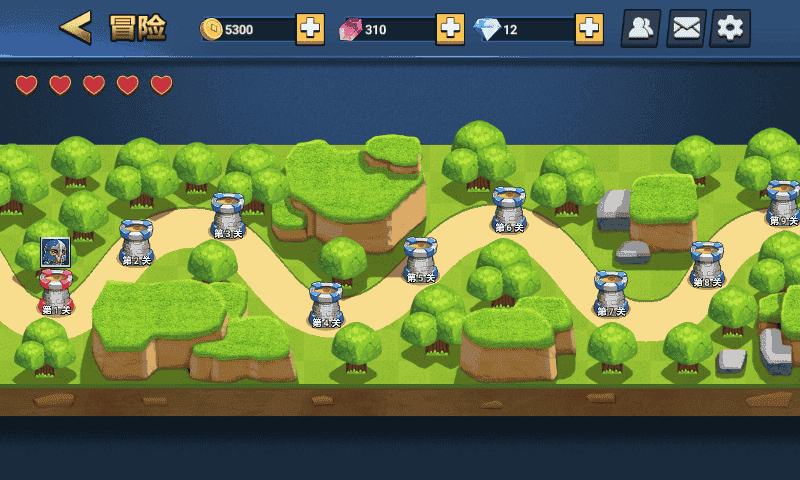Image resolution: width=800 pixels, height=480 pixels.
Task: Select level 第1关 tower
Action: pos(56,292)
